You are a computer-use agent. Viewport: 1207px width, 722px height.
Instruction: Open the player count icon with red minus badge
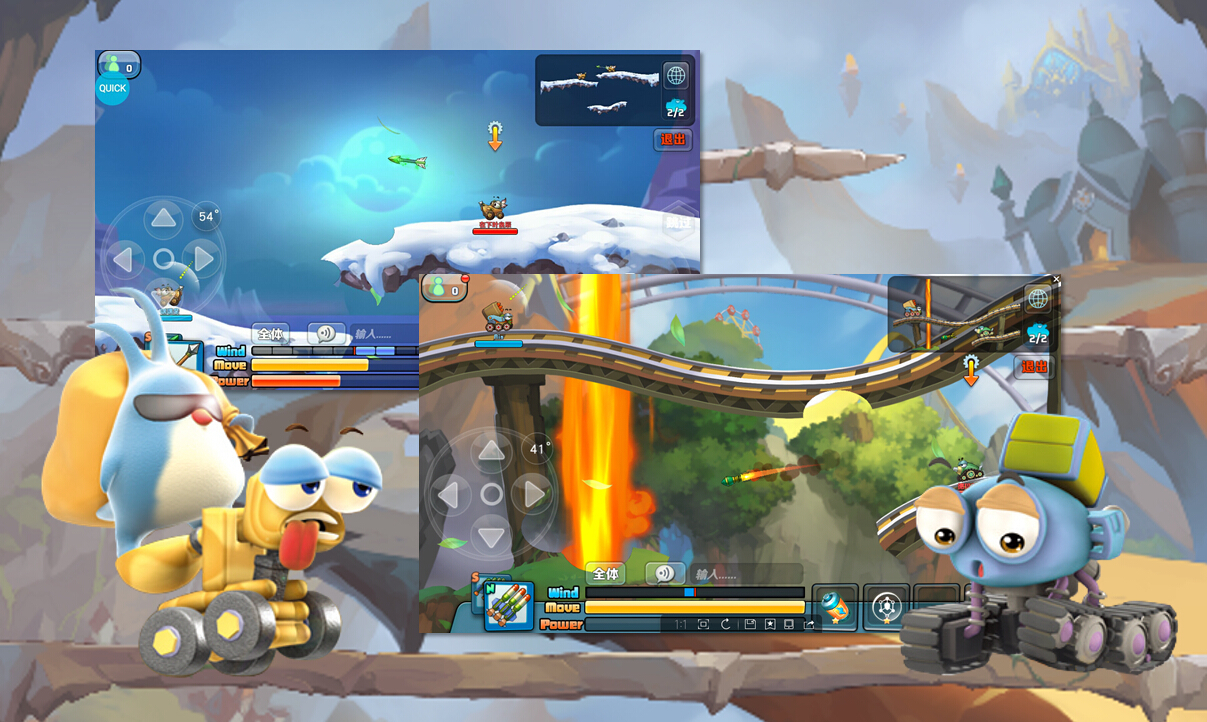click(x=445, y=289)
